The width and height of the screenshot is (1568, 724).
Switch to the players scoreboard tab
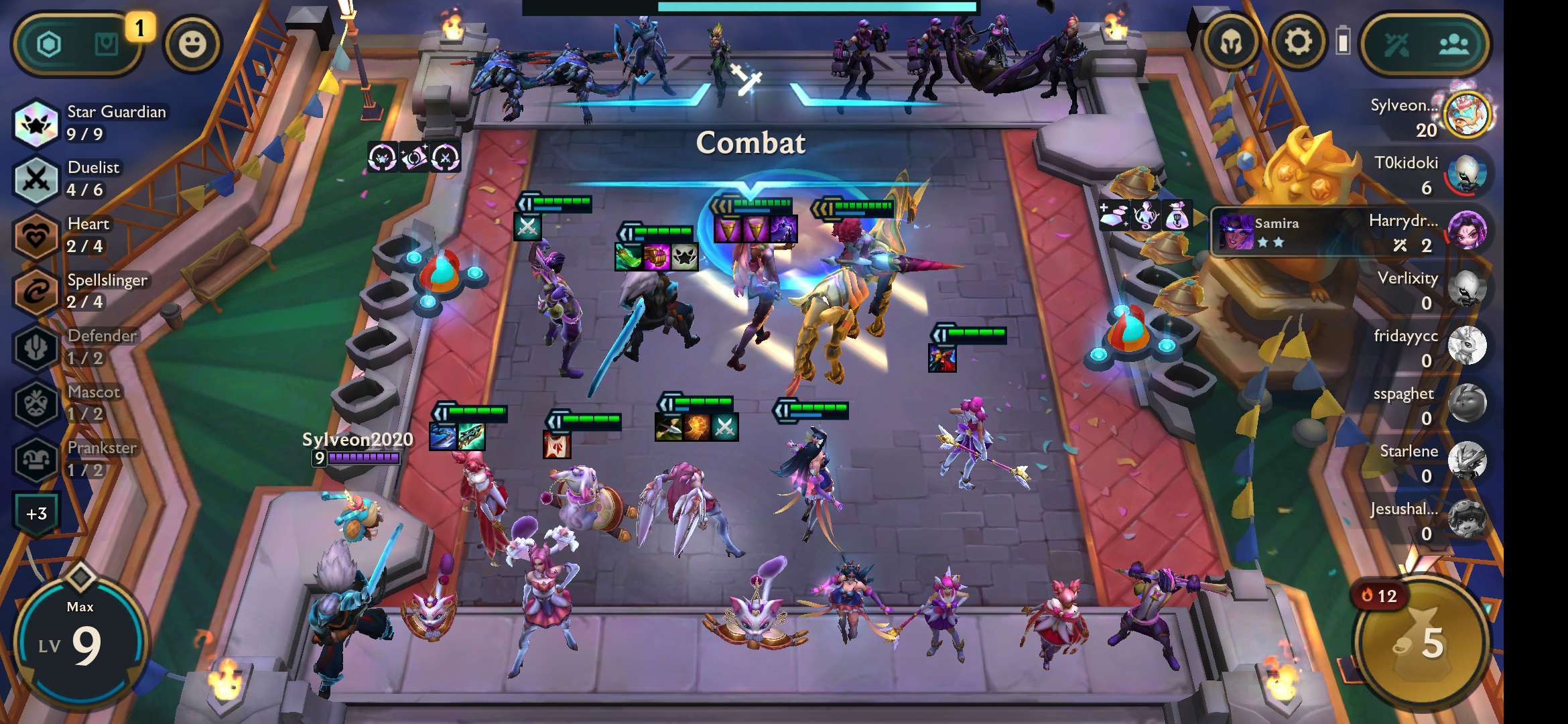(x=1454, y=45)
